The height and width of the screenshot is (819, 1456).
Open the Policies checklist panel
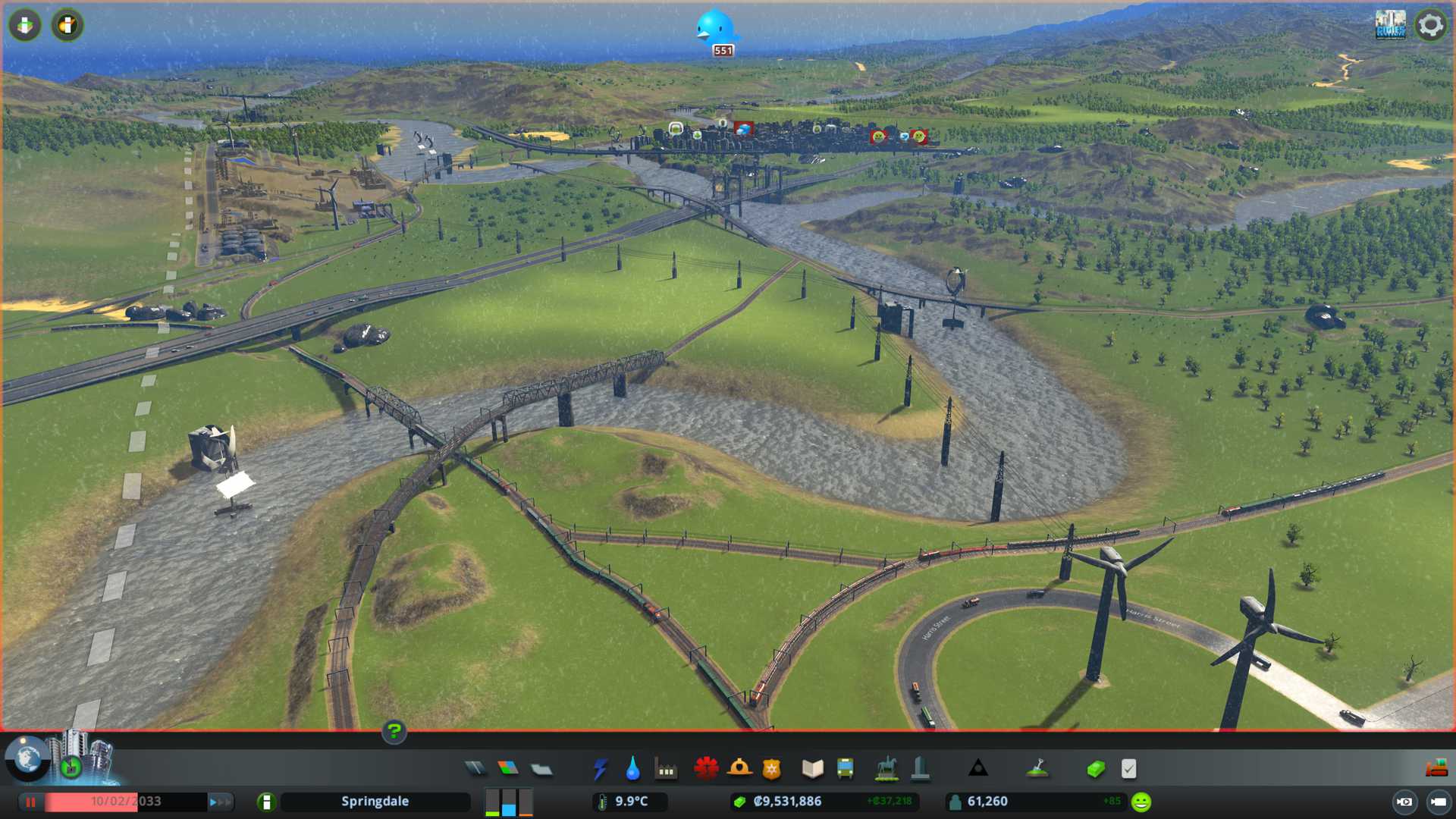click(1128, 769)
